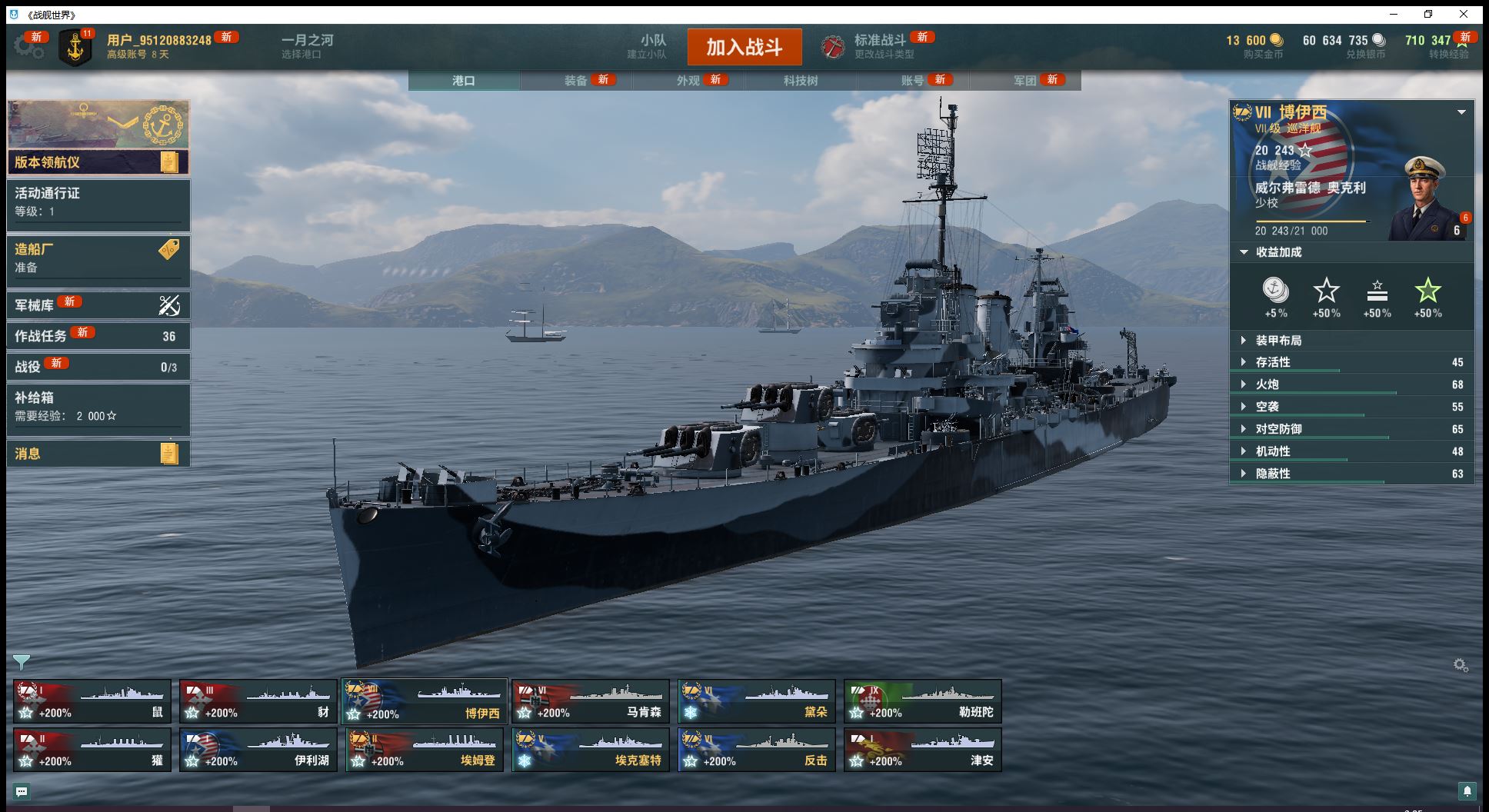Screen dimensions: 1489x812
Task: Click the 加入战斗 battle button
Action: [744, 47]
